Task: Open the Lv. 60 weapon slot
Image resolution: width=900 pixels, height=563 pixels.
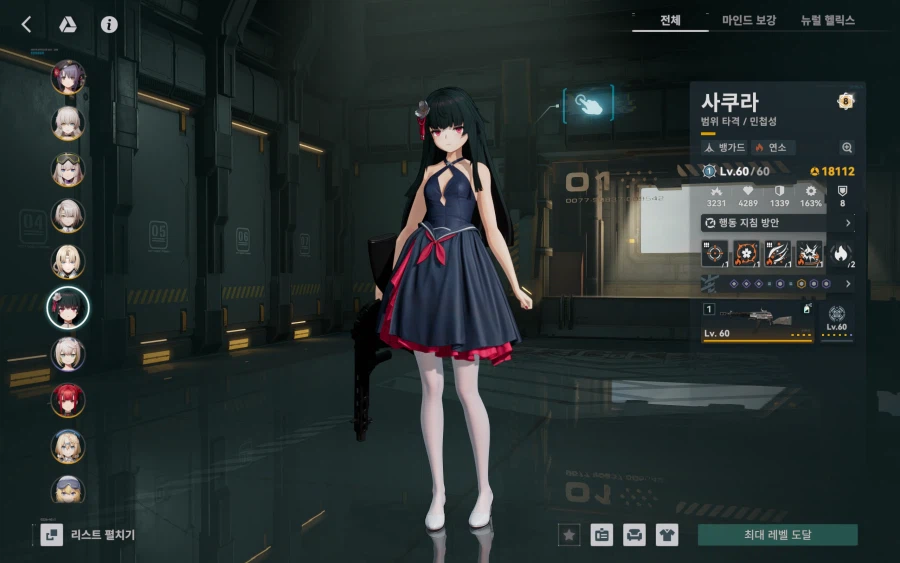Action: click(x=758, y=324)
